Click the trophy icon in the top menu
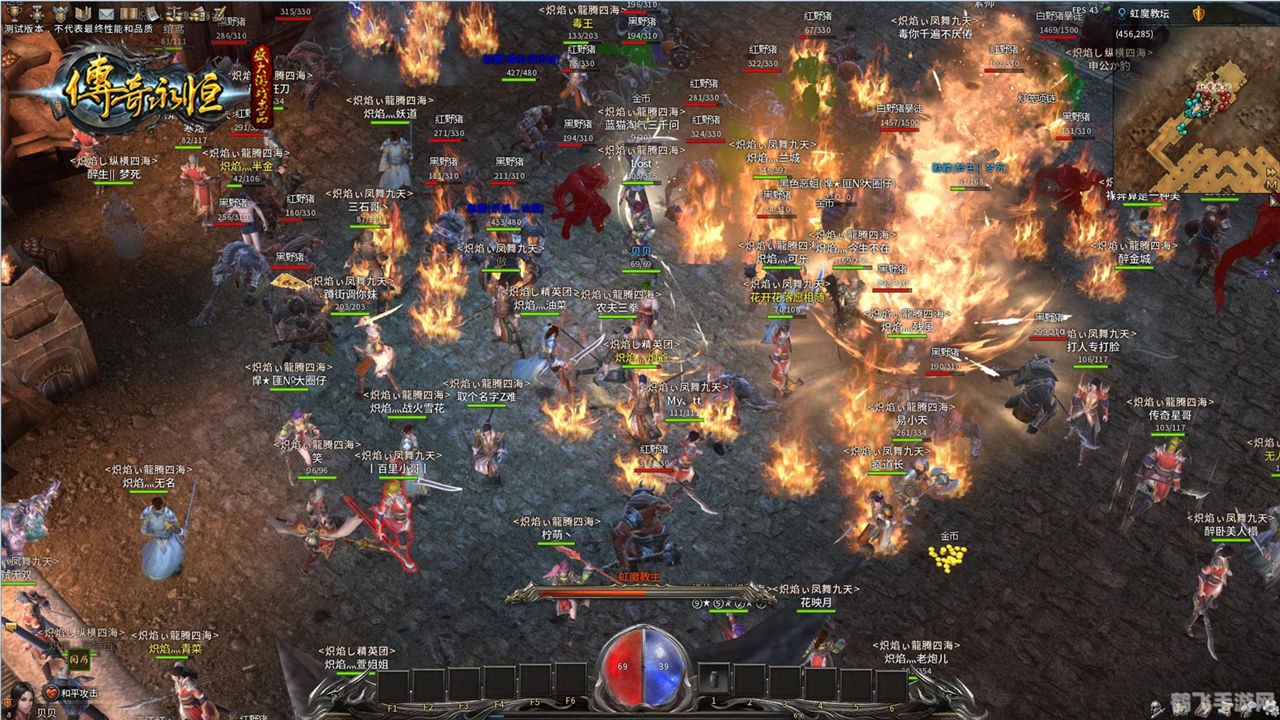This screenshot has height=720, width=1280. 13,13
